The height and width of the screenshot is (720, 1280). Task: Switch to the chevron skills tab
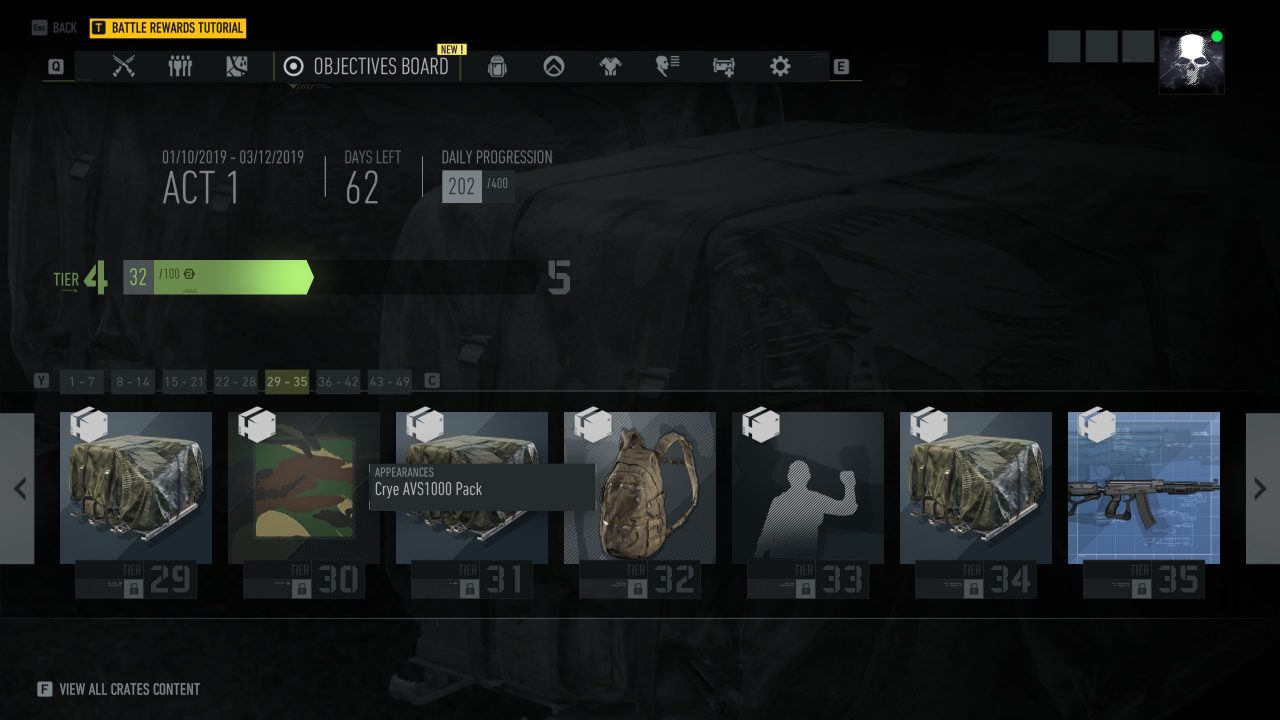tap(554, 66)
